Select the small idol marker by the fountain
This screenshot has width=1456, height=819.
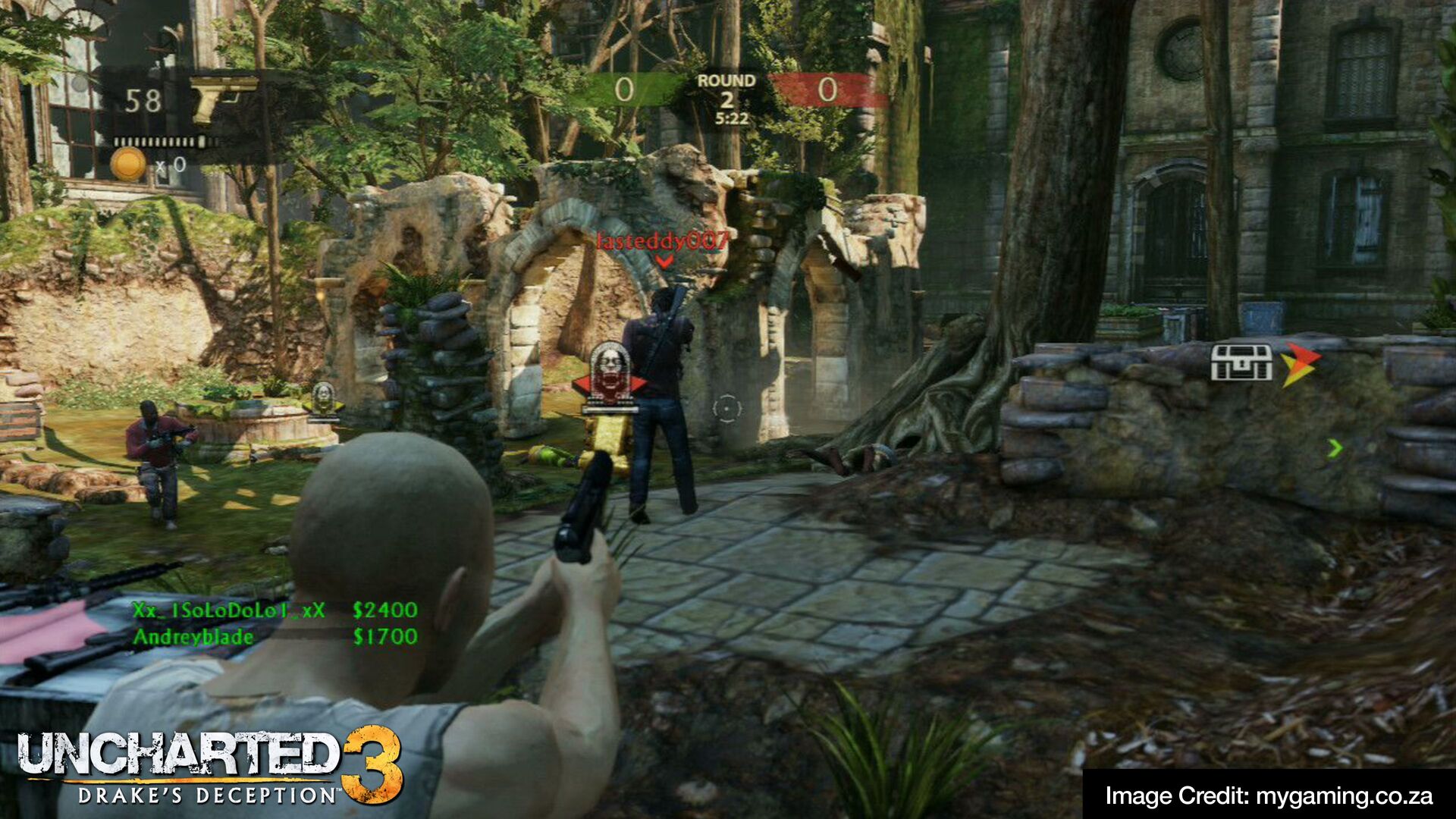[x=324, y=398]
